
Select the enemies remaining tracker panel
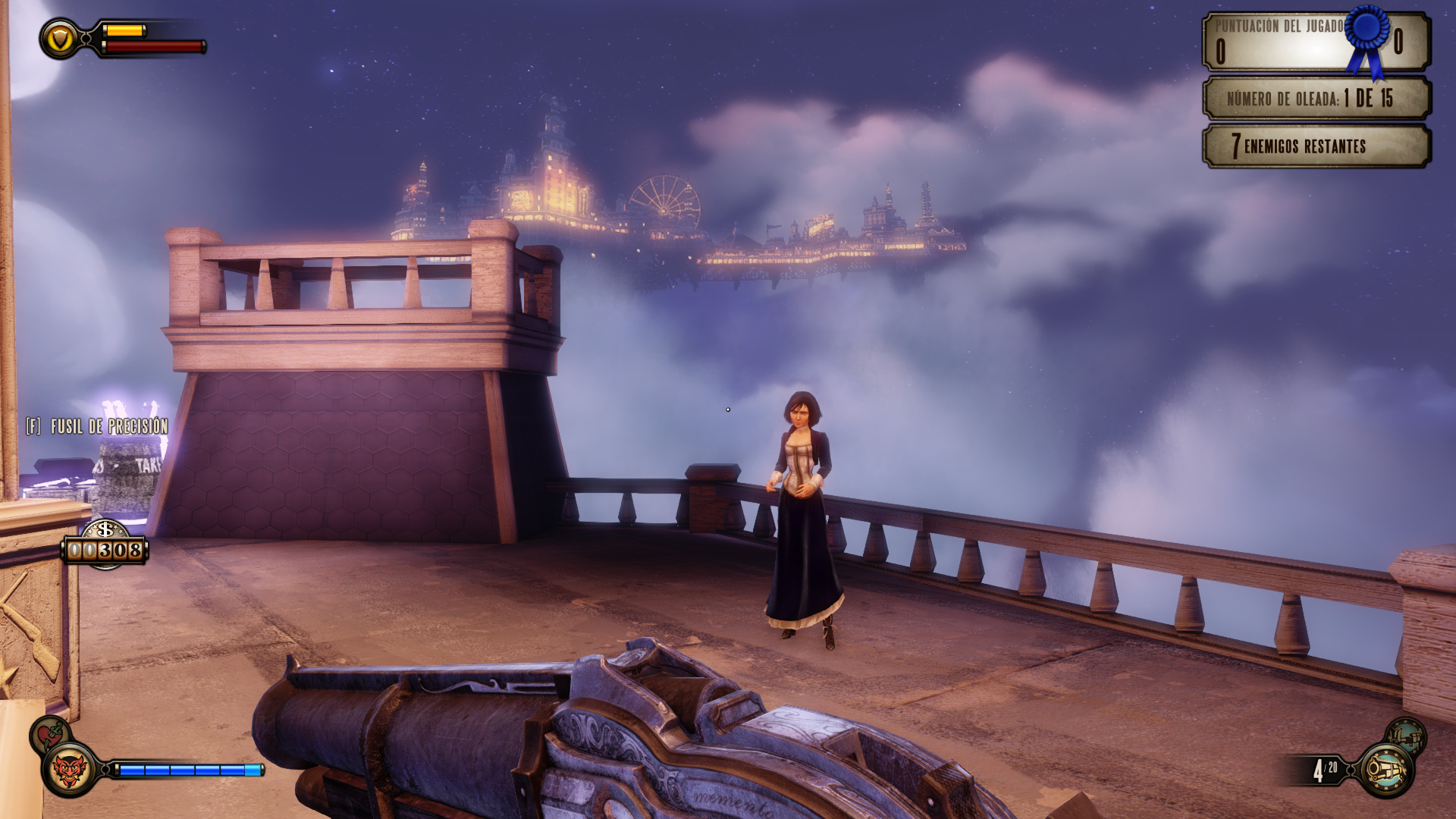pos(1316,146)
